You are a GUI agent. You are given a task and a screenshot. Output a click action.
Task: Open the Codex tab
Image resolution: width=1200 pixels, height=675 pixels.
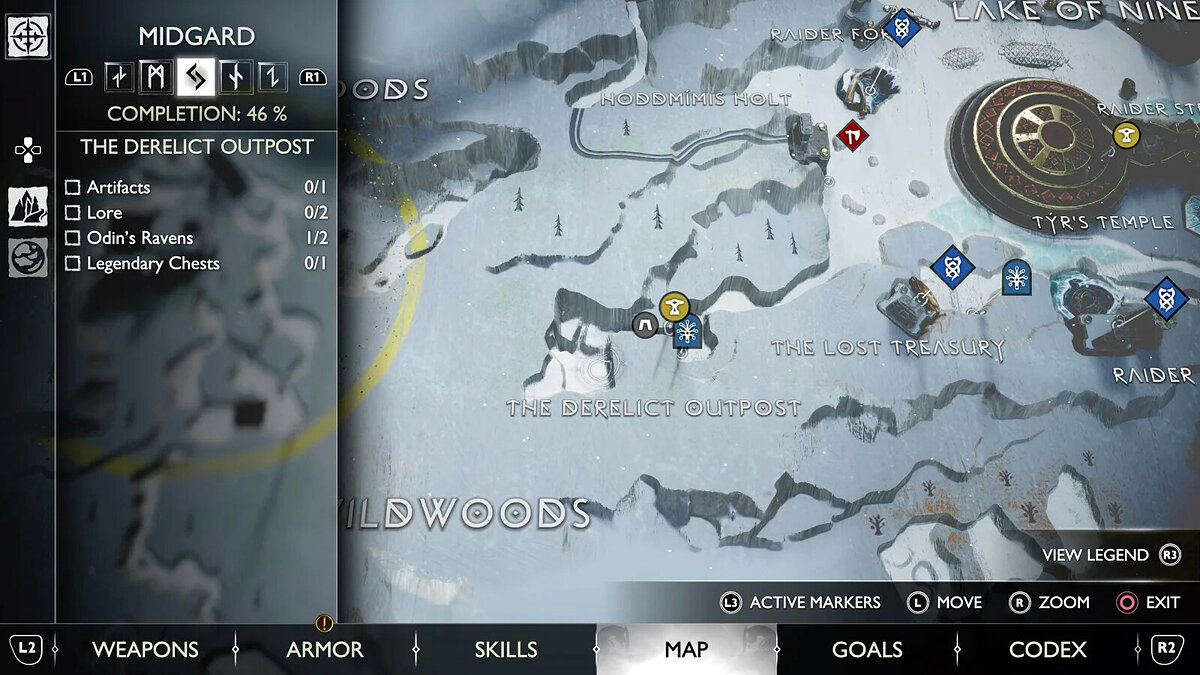1047,649
